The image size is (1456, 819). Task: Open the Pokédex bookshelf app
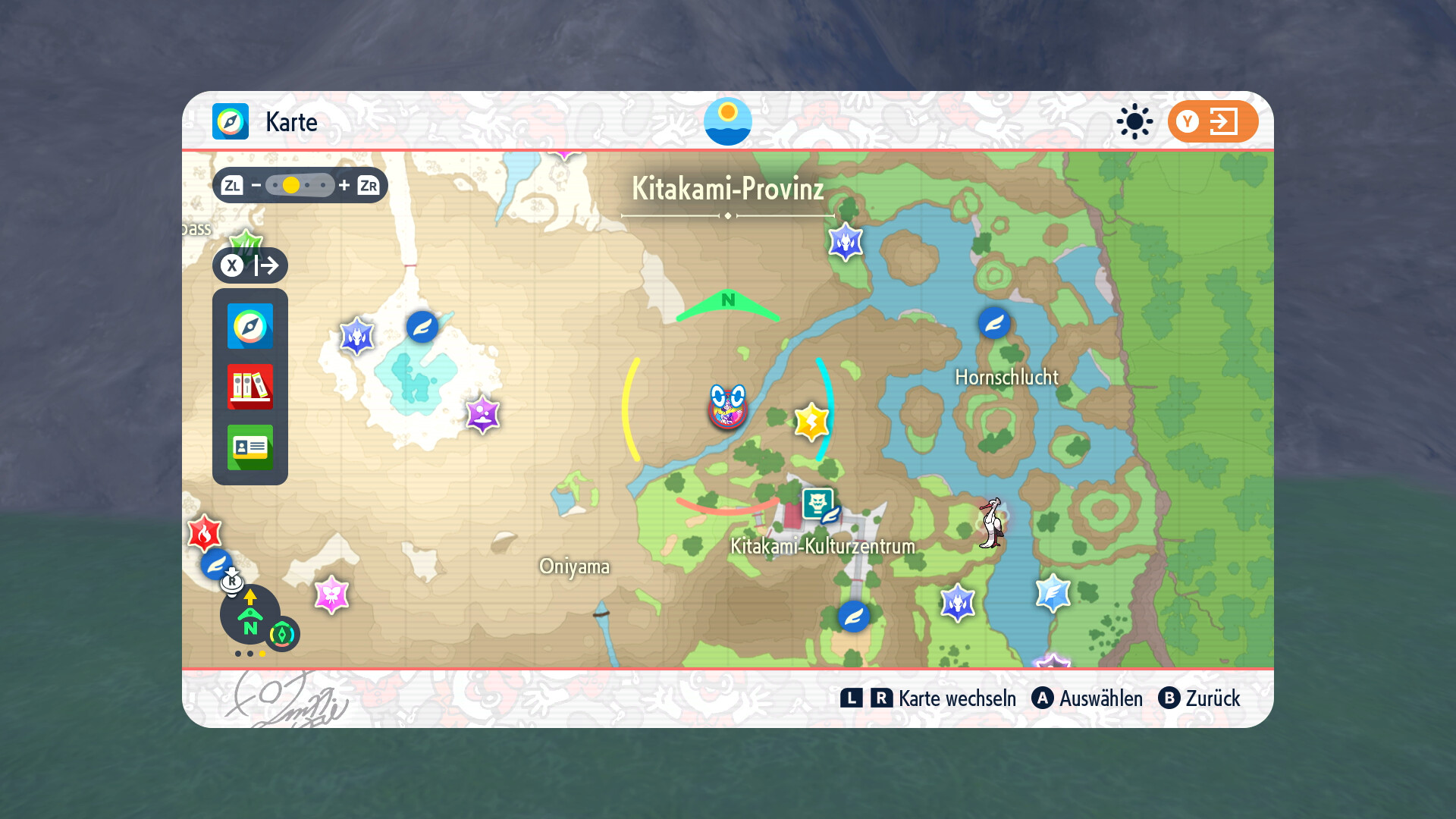click(250, 387)
